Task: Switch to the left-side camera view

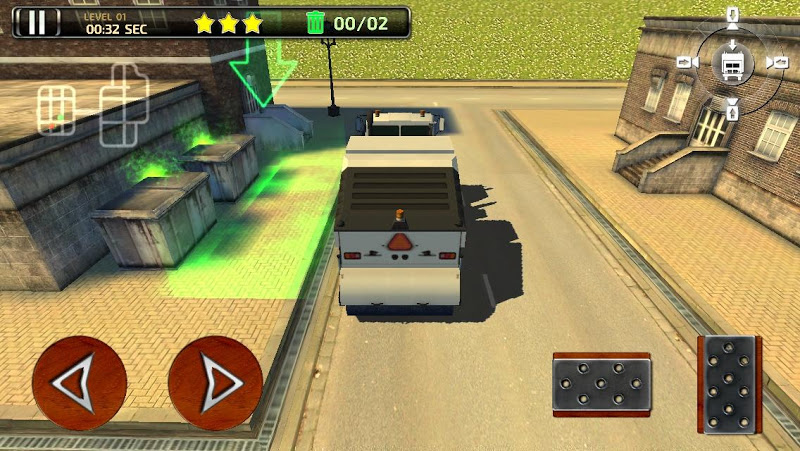Action: pyautogui.click(x=687, y=62)
